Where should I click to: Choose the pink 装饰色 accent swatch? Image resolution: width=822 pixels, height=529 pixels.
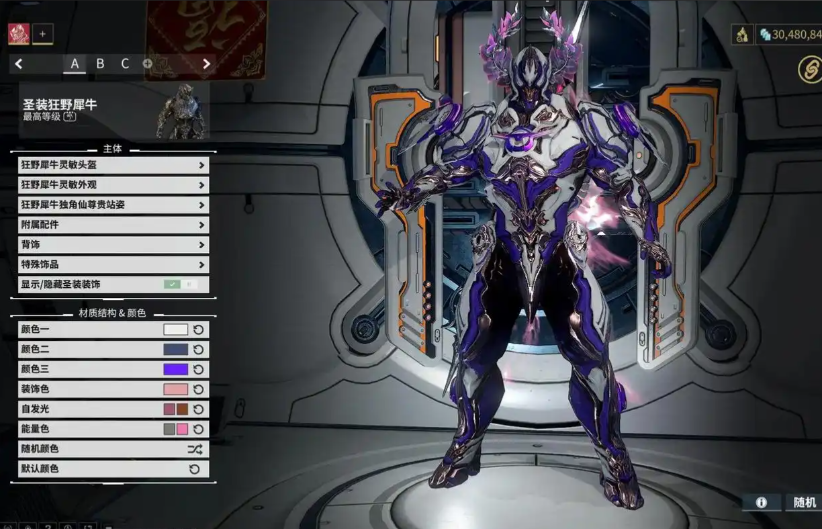coord(175,389)
